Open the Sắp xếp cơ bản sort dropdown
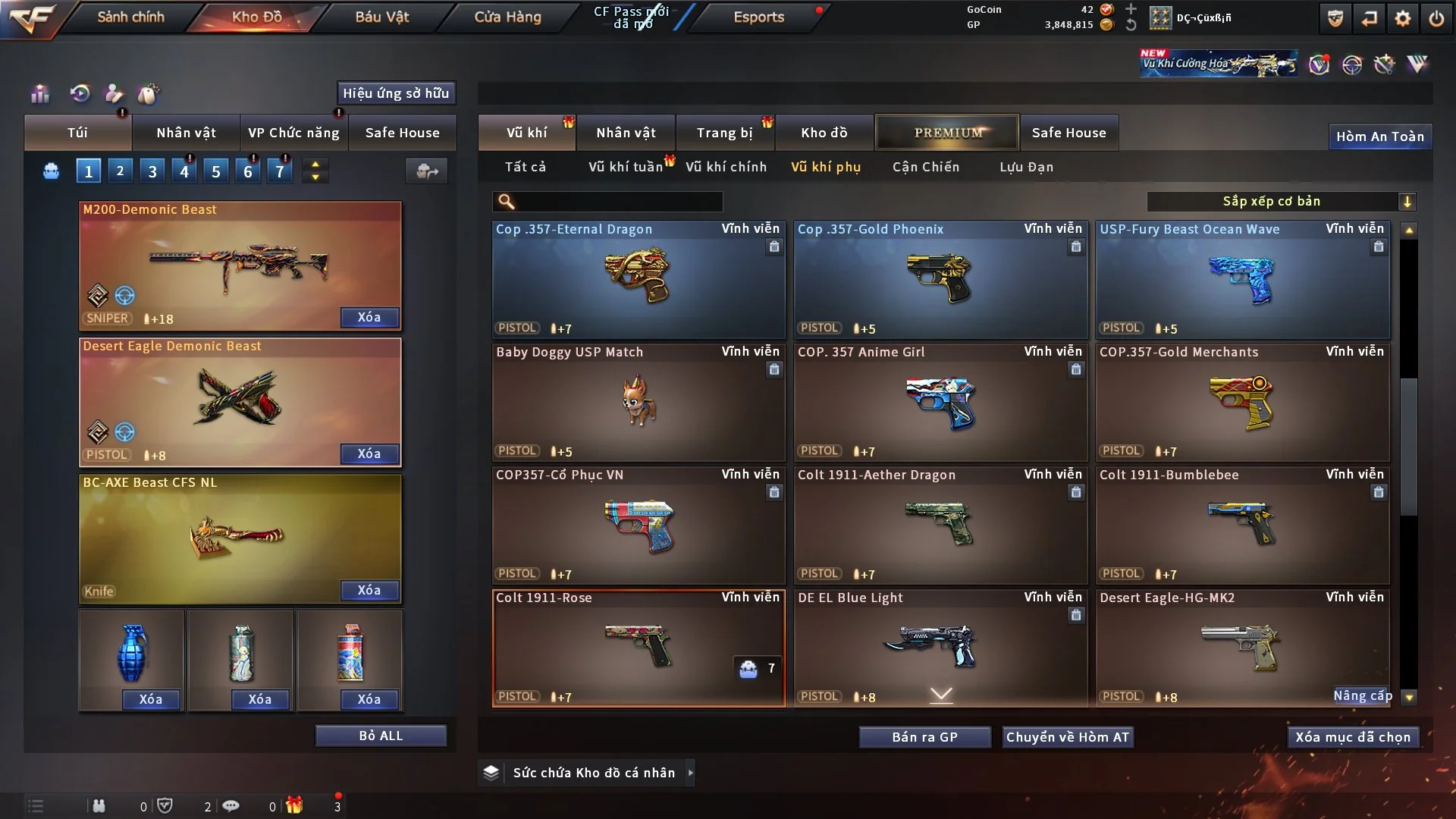Image resolution: width=1456 pixels, height=819 pixels. [x=1282, y=201]
